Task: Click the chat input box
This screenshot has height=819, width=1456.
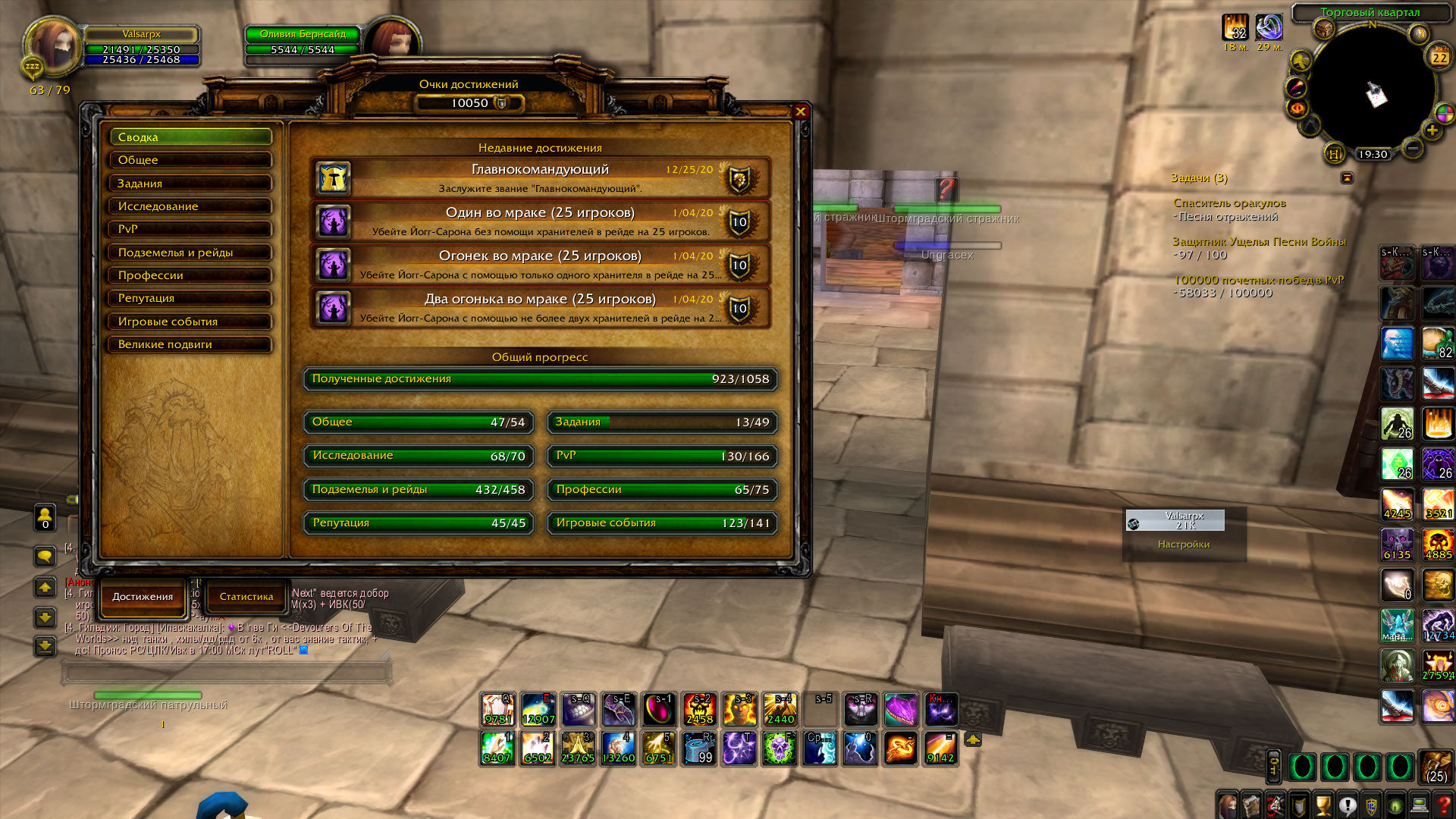Action: coord(227,672)
